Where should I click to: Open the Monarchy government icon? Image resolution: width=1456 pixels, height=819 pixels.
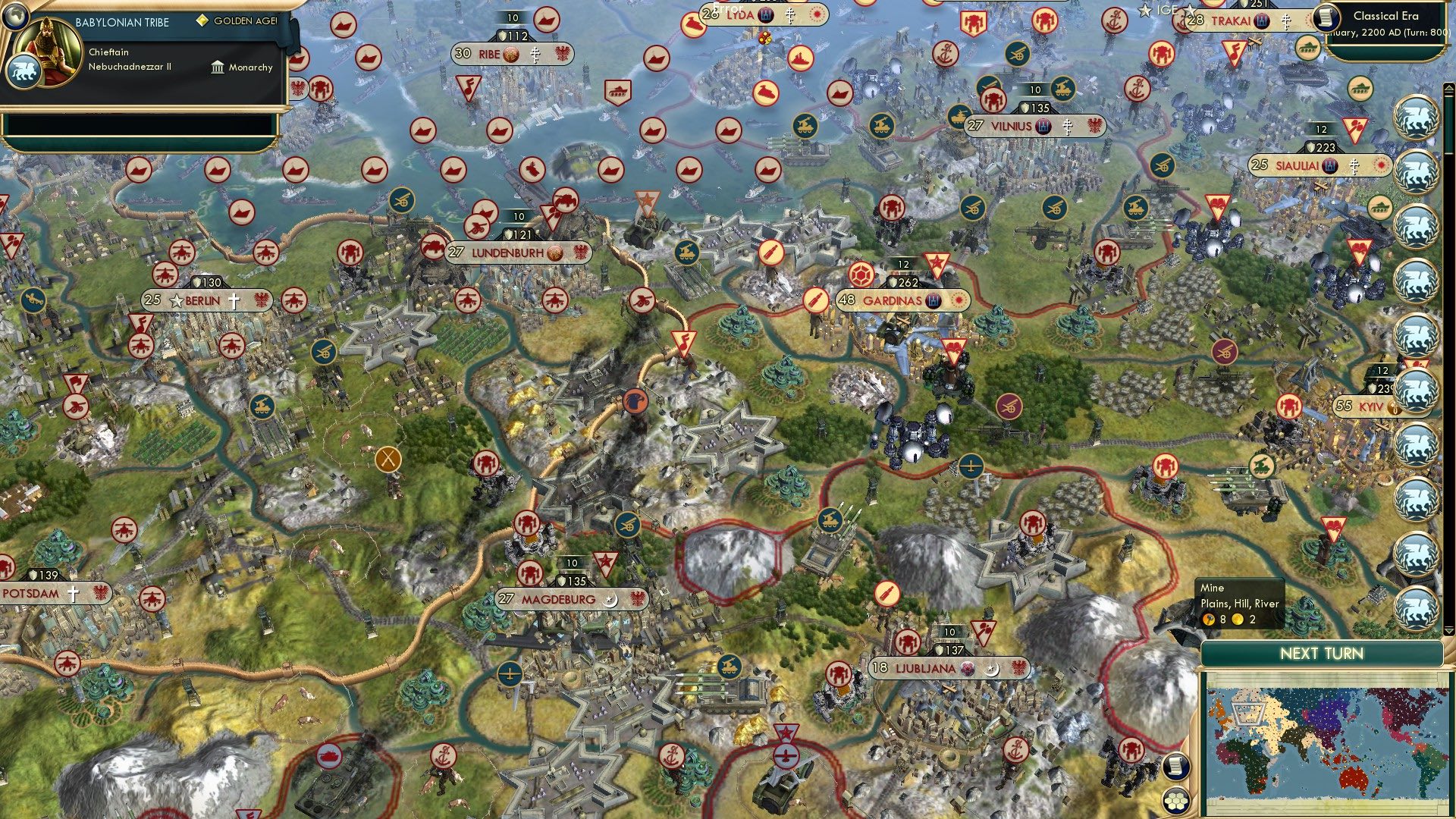tap(218, 67)
